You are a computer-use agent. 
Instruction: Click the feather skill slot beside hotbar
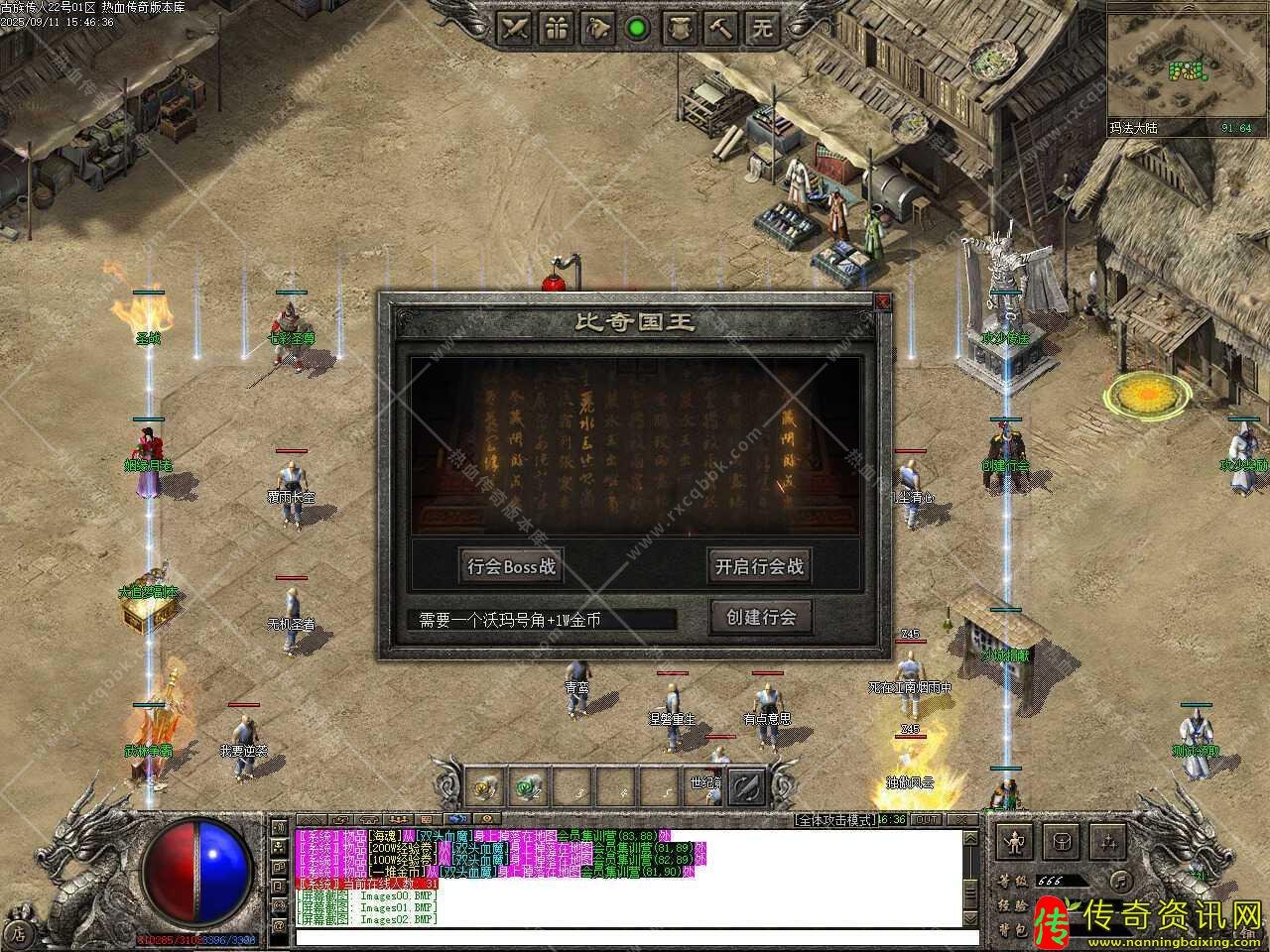pos(746,787)
